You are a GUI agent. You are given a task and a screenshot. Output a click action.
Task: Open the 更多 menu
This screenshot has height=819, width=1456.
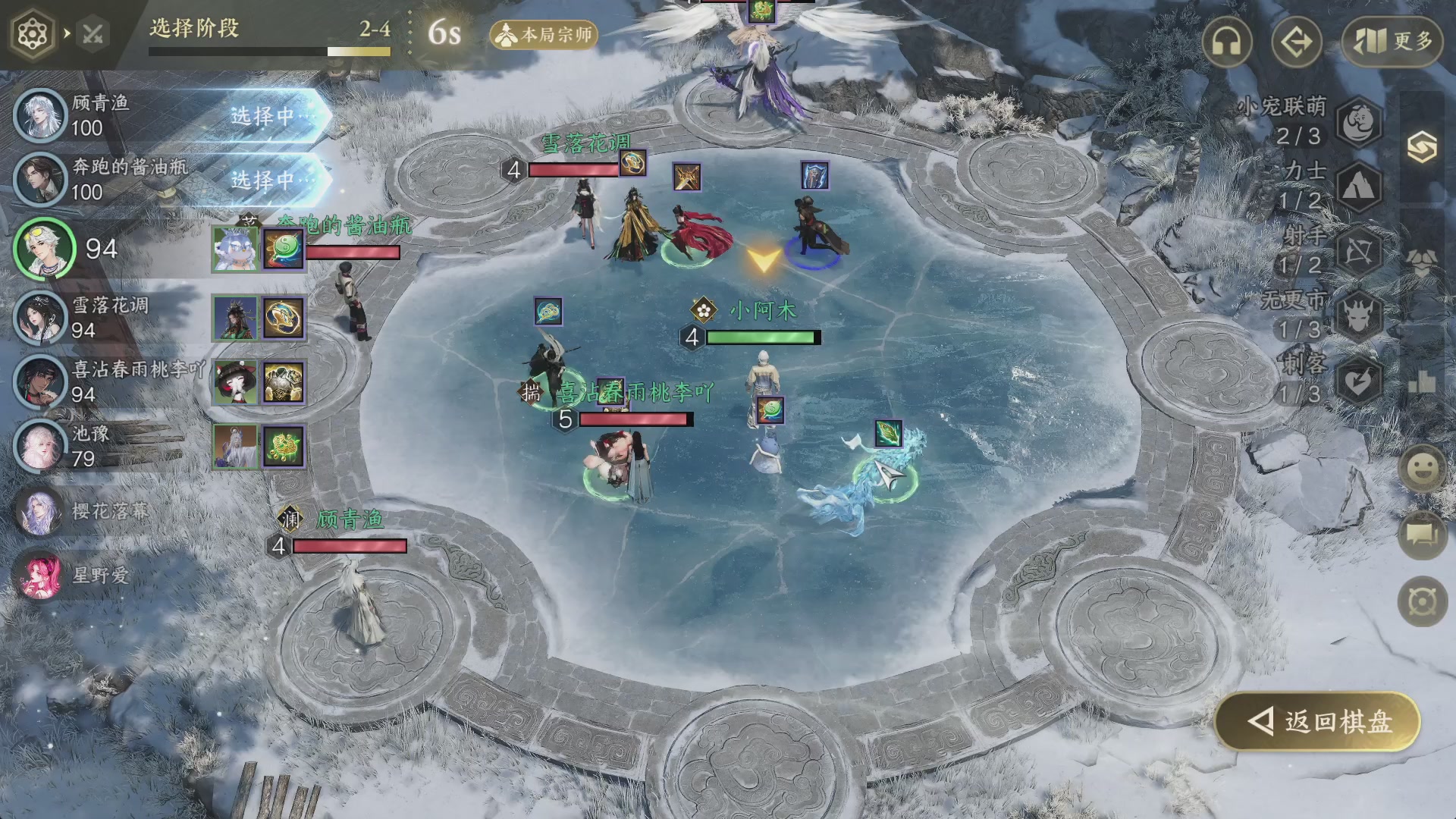tap(1392, 42)
